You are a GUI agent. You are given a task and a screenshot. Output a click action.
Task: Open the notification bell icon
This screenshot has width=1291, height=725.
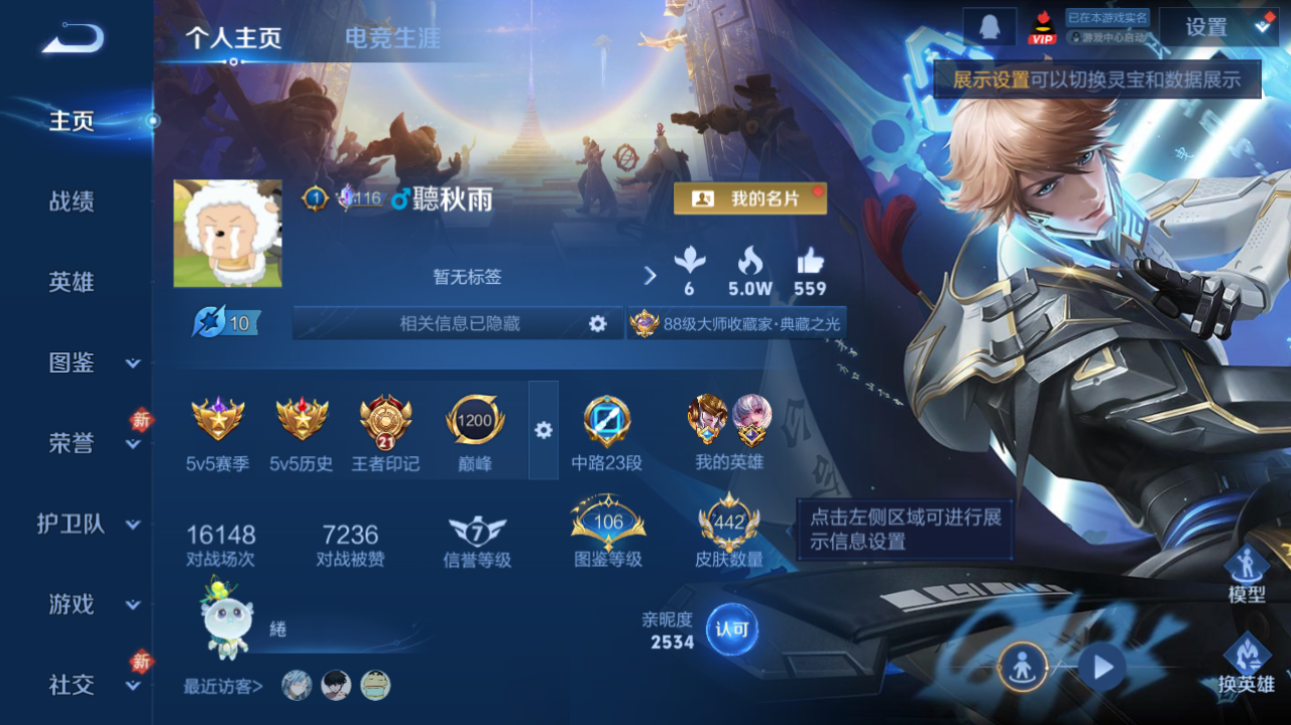click(990, 26)
